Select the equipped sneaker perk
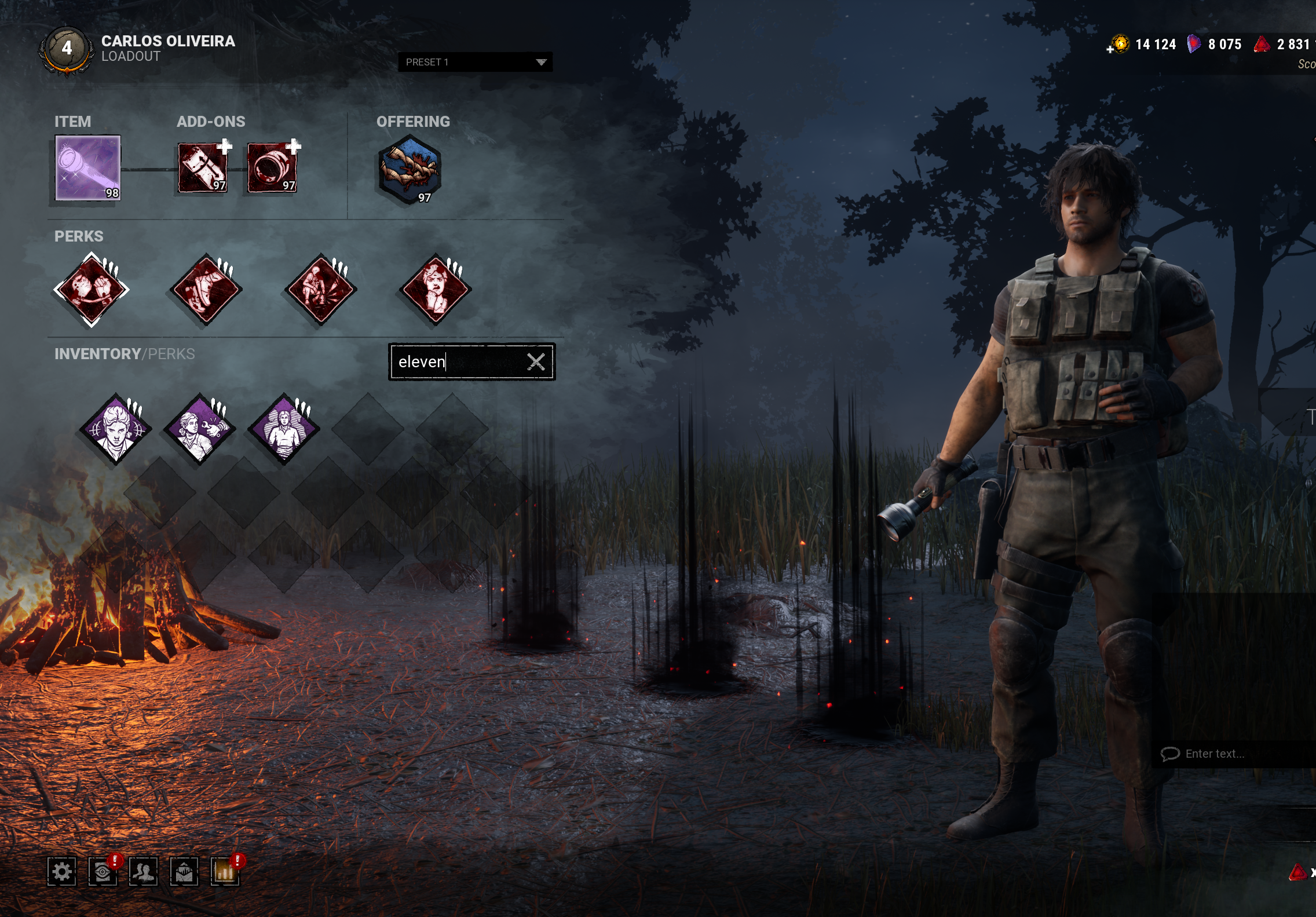 pyautogui.click(x=206, y=290)
